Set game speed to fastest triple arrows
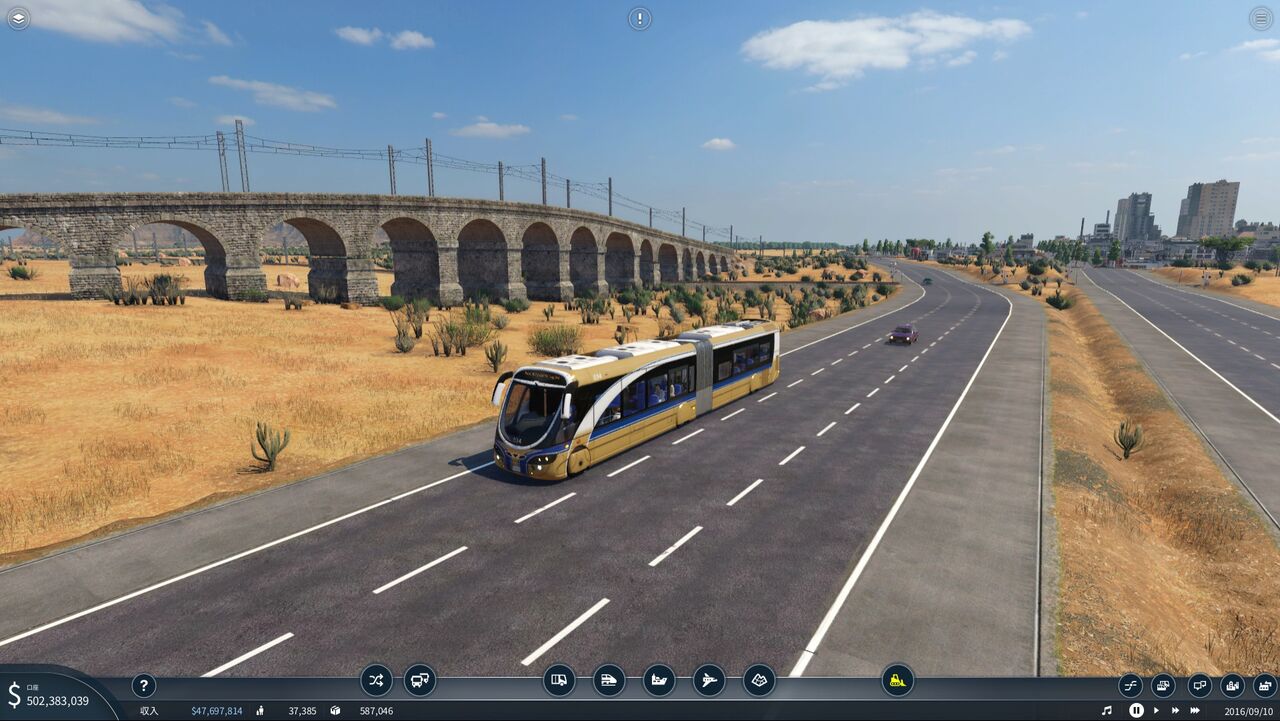The height and width of the screenshot is (721, 1280). point(1194,710)
